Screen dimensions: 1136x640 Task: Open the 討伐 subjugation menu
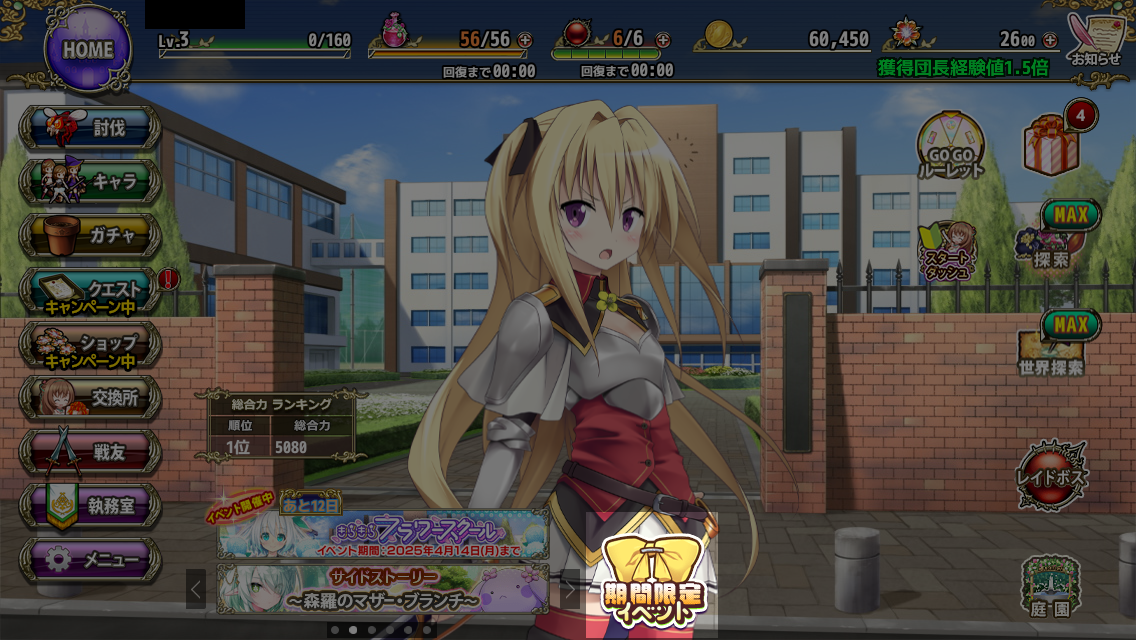pos(91,127)
